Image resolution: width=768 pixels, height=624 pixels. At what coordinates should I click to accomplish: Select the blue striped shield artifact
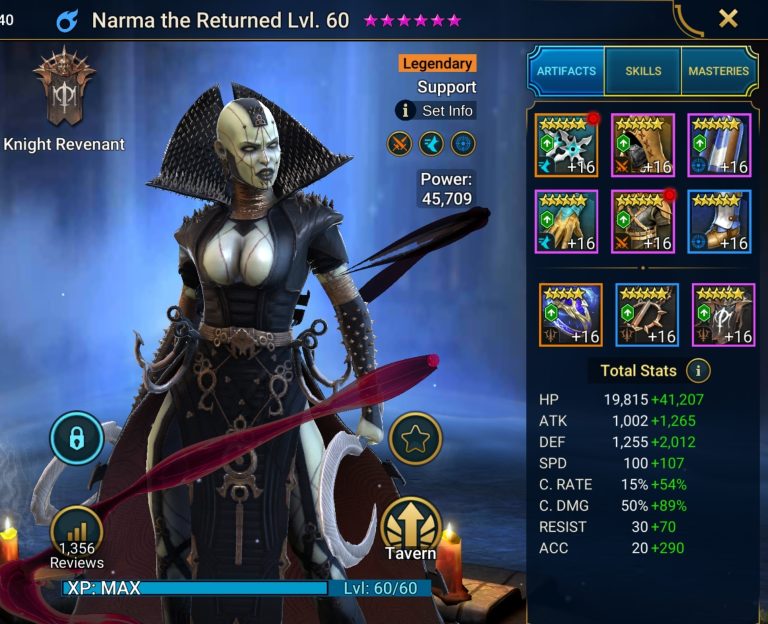coord(719,145)
